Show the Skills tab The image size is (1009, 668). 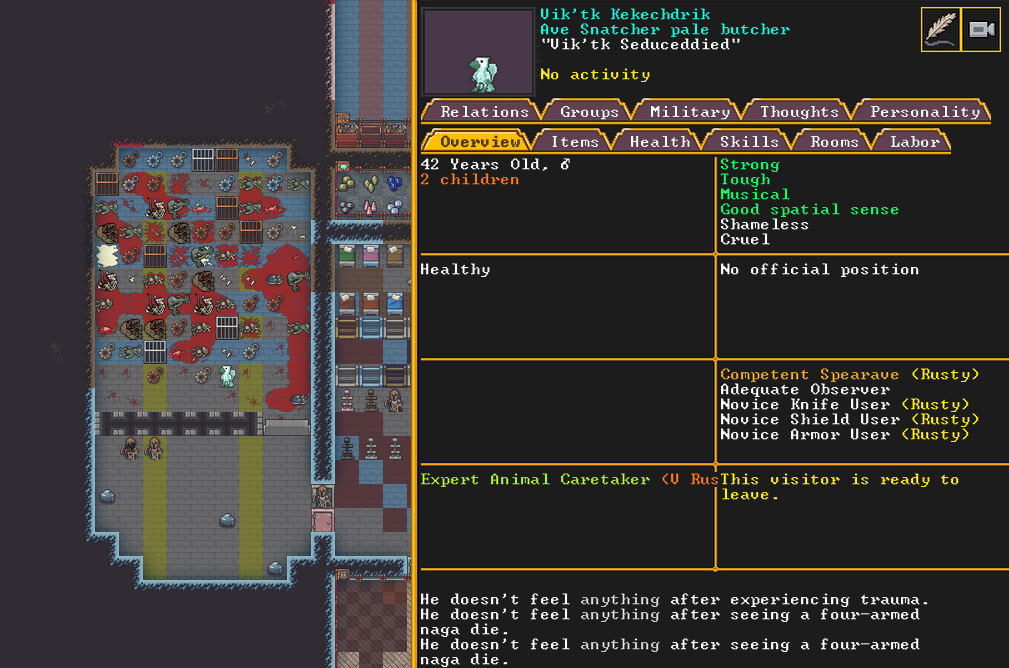point(749,142)
